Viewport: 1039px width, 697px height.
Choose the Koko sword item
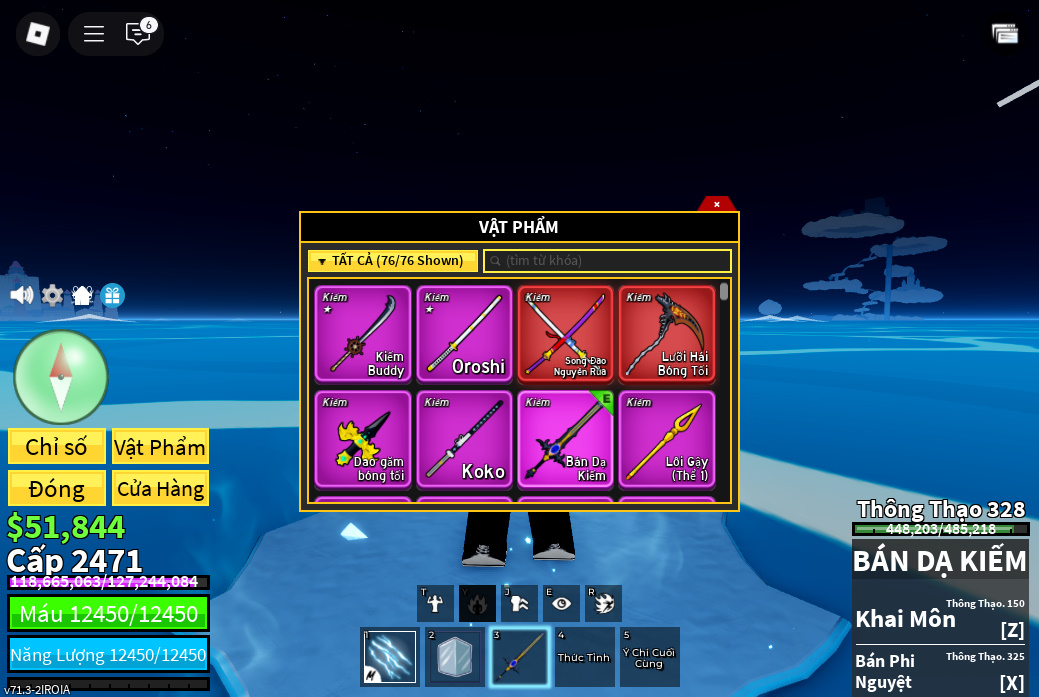[x=464, y=439]
